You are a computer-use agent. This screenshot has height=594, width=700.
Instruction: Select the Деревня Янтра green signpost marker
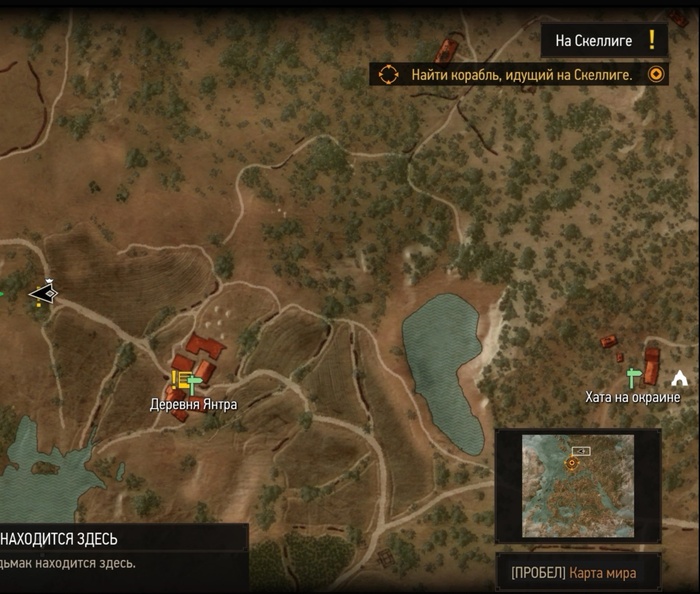(x=194, y=381)
